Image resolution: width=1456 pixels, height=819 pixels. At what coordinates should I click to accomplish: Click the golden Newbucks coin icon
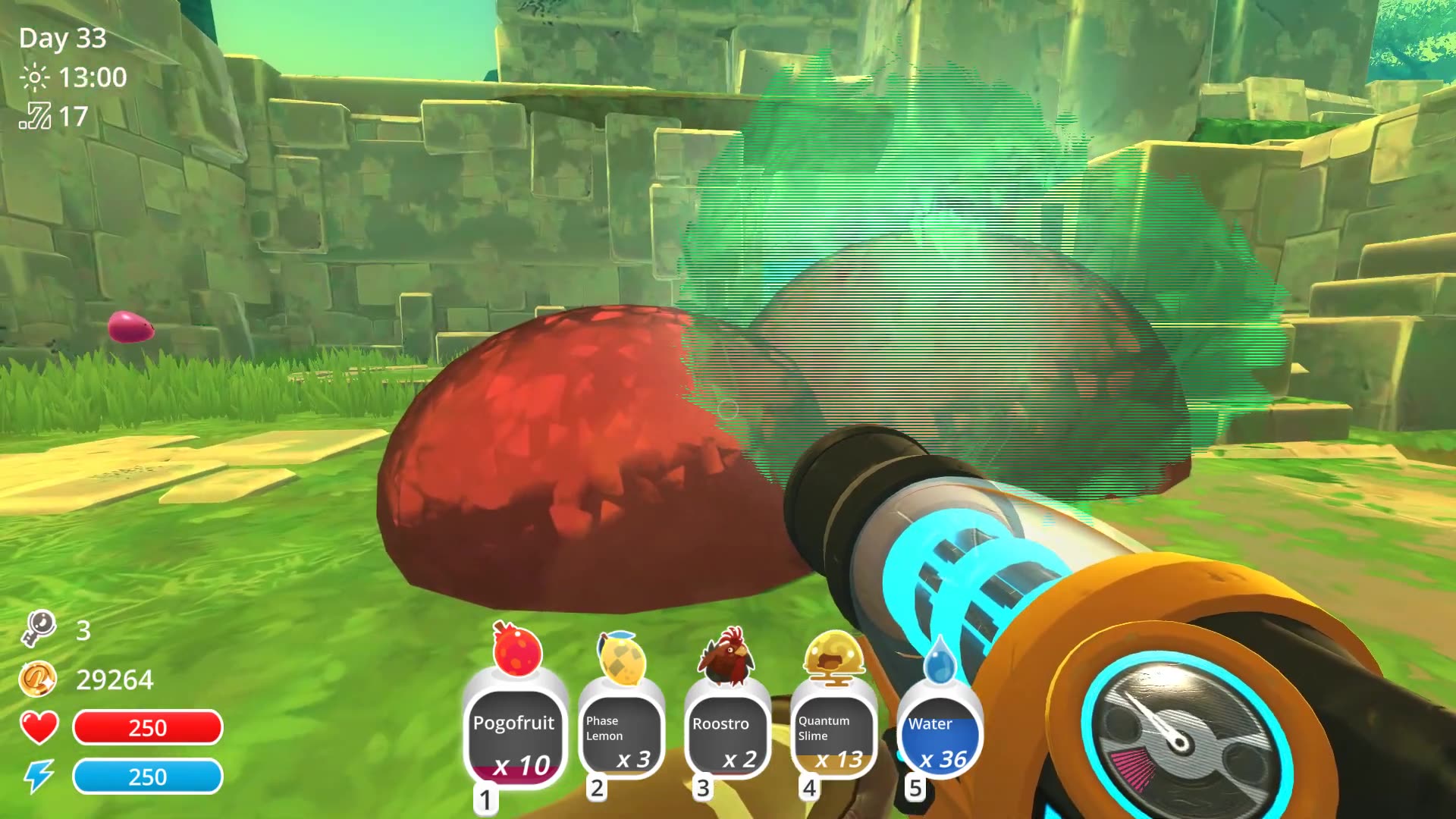coord(39,679)
